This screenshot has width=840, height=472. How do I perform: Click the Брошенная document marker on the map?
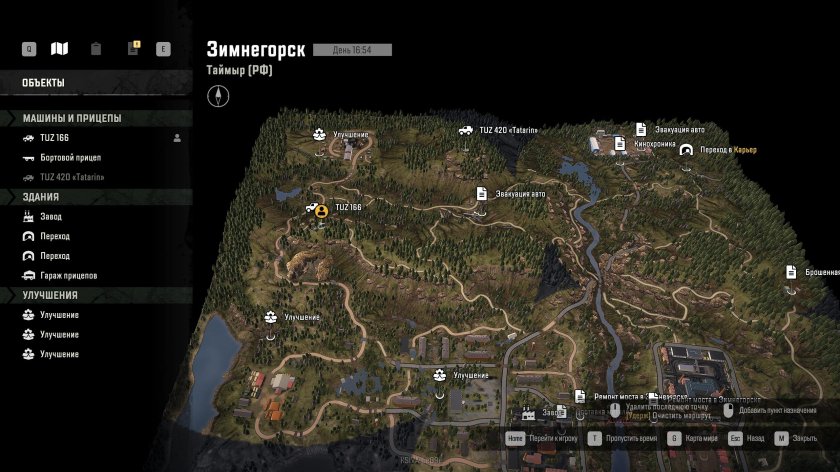tap(791, 272)
